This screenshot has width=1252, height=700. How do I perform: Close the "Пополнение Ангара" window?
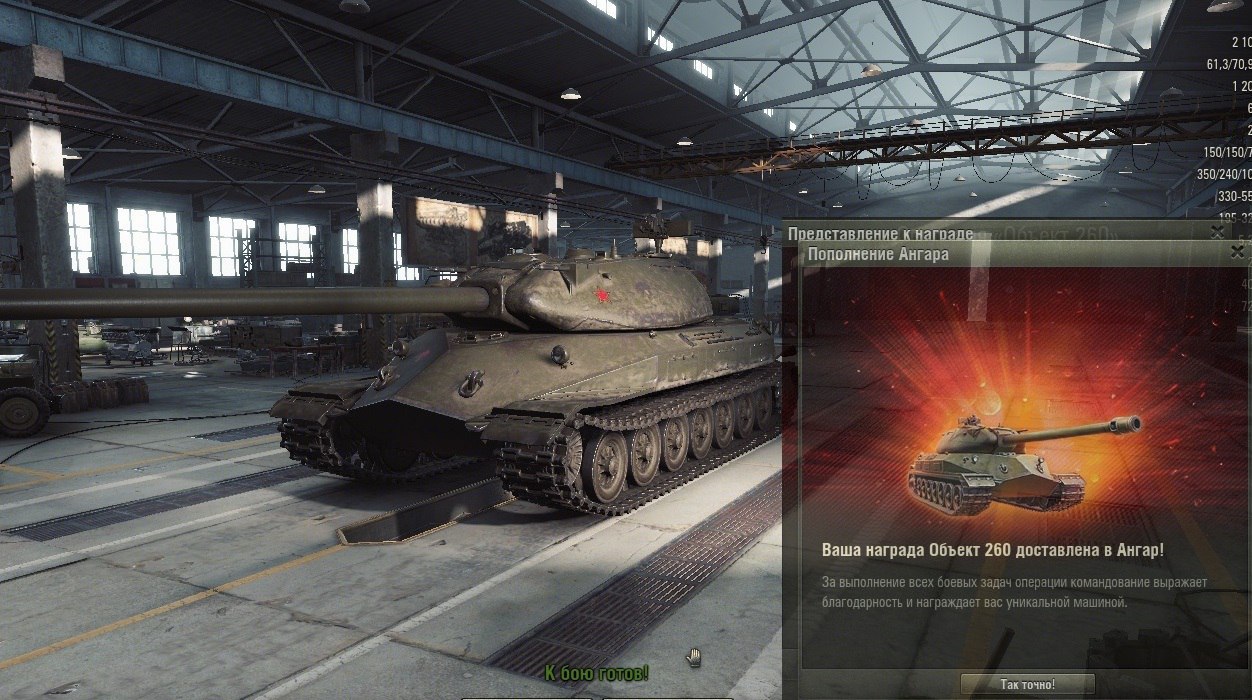1239,254
